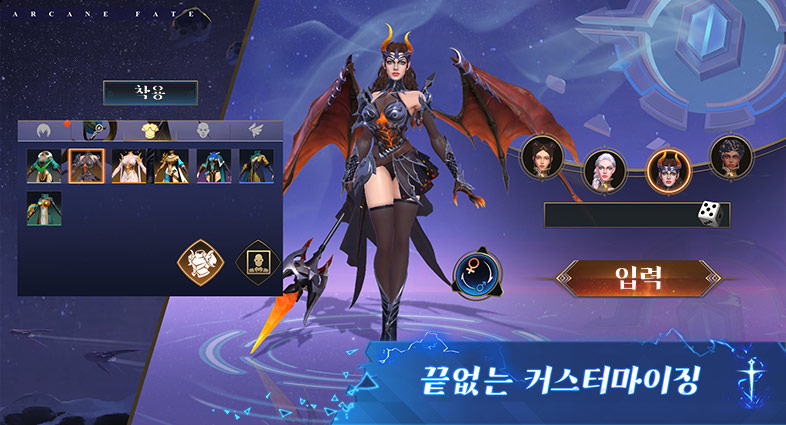This screenshot has height=425, width=786.
Task: Switch to the bald head face tab
Action: coord(203,131)
